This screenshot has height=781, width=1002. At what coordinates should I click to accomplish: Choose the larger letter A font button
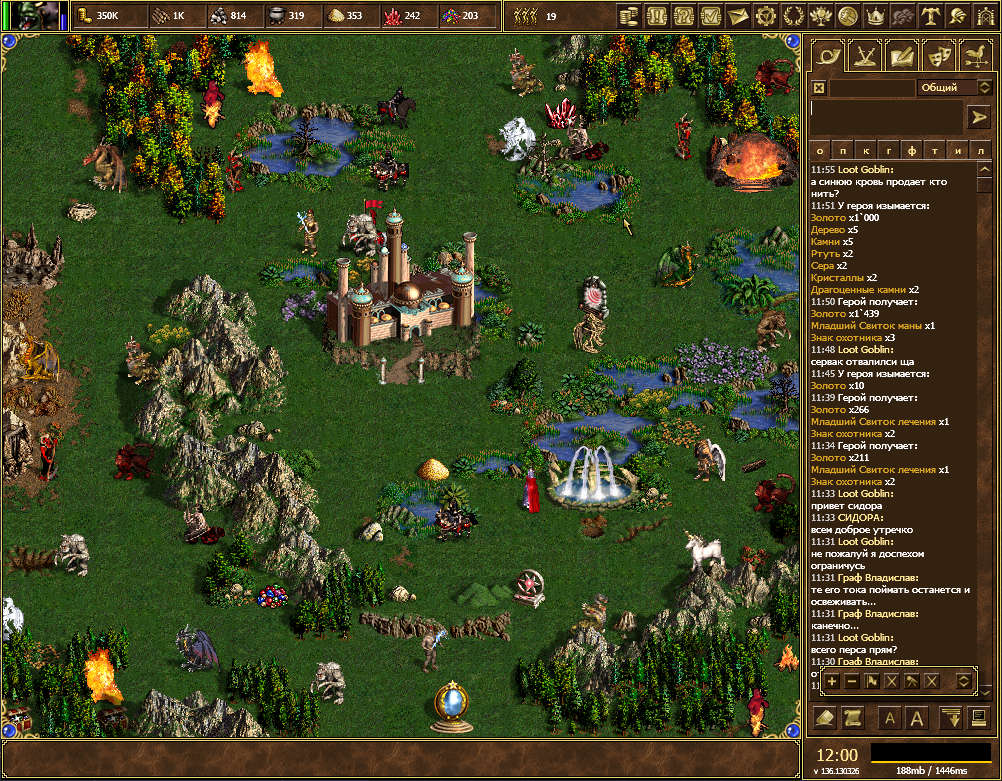point(918,717)
